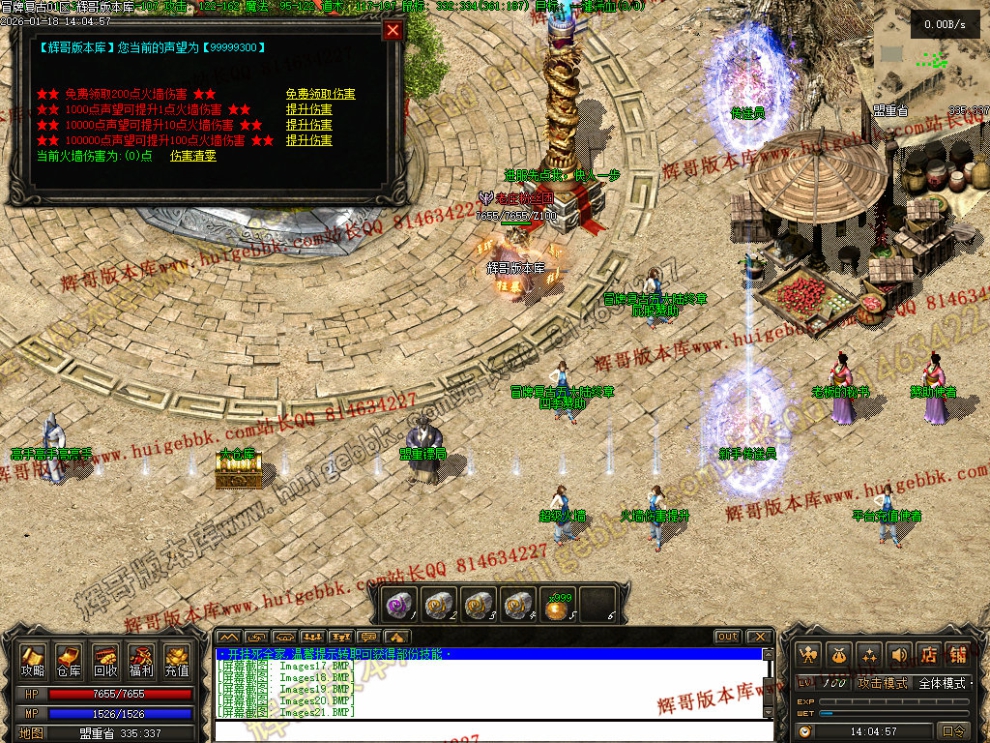Toggle the sound speaker icon
990x743 pixels.
[x=899, y=655]
